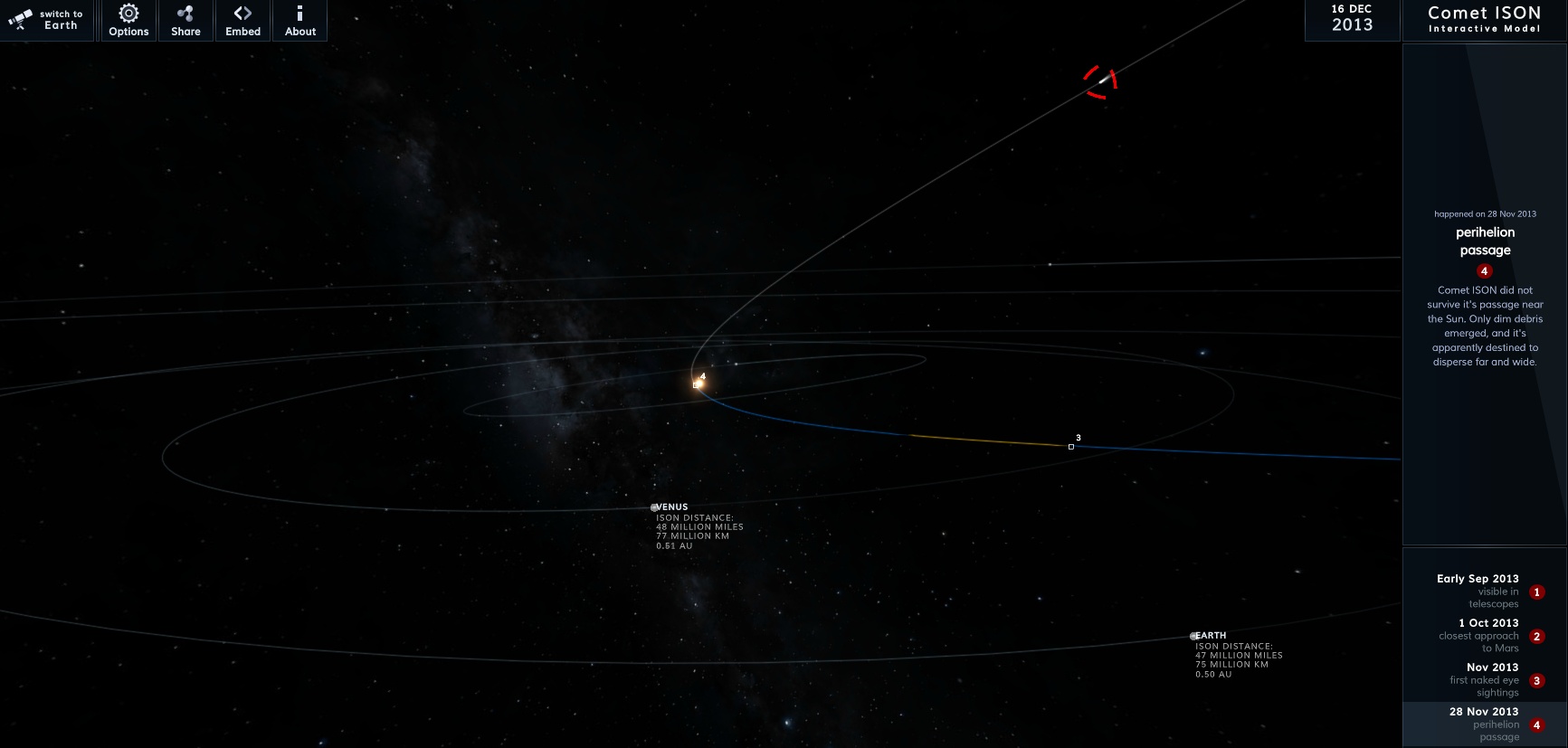The height and width of the screenshot is (748, 1568).
Task: Click red badge 2 beside closest approach to Mars
Action: click(x=1535, y=637)
